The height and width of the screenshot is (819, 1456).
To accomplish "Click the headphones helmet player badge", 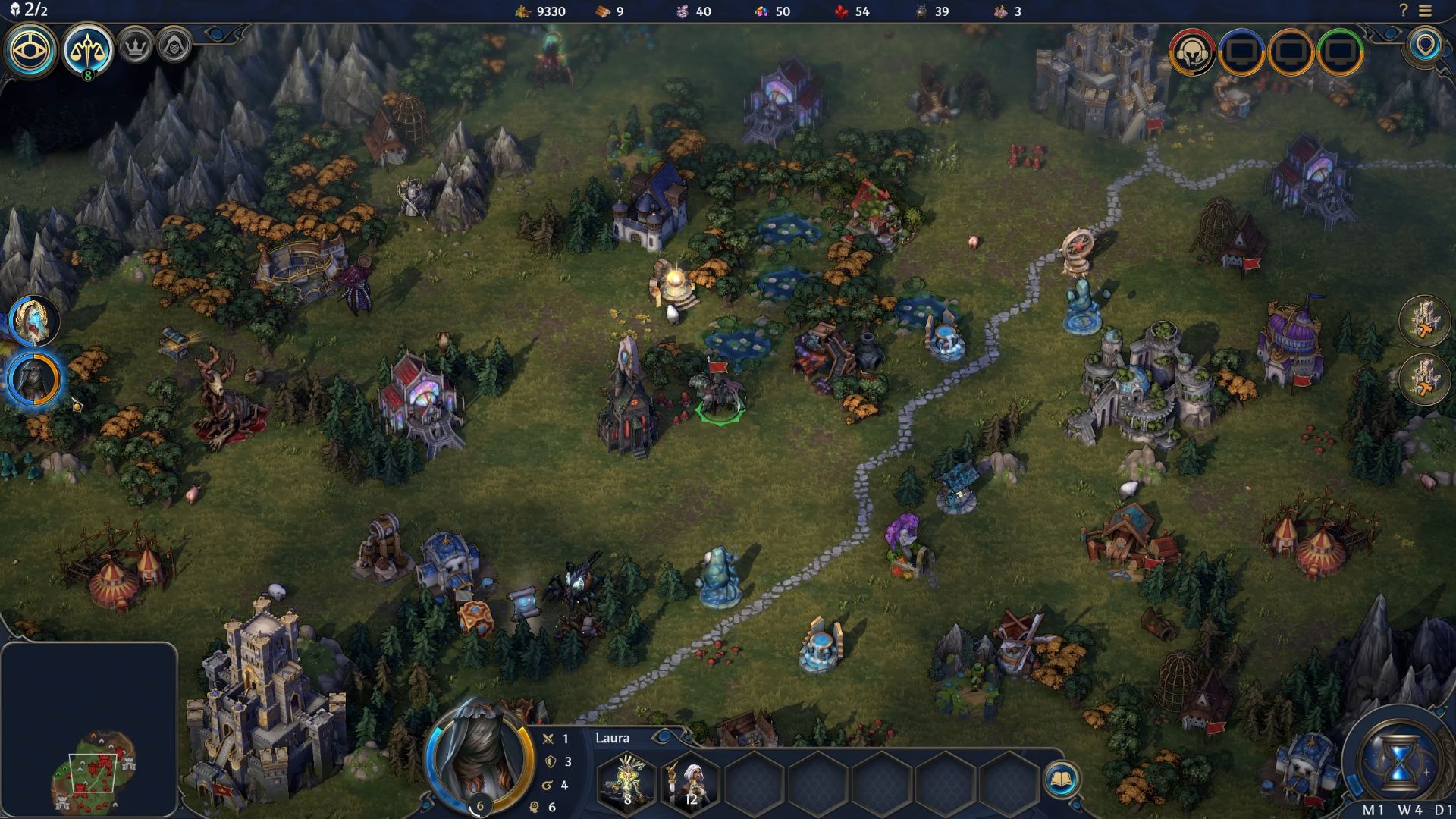I will coord(1192,52).
